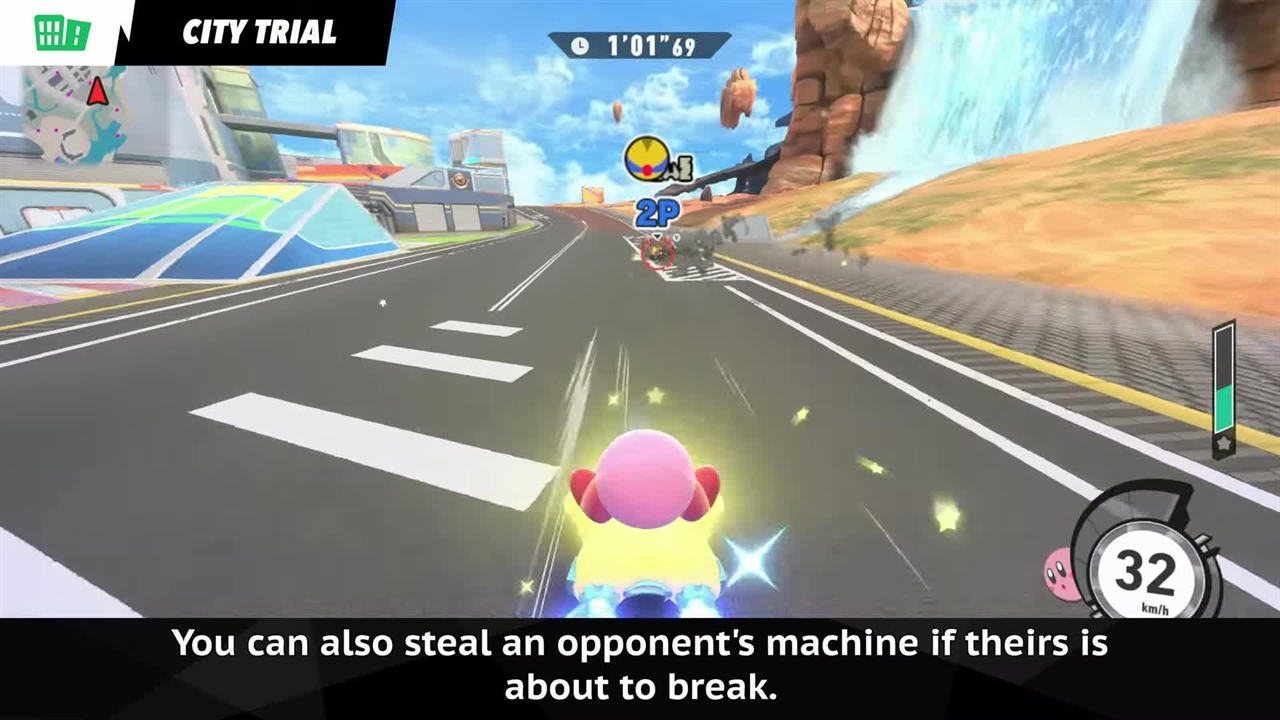The width and height of the screenshot is (1280, 720).
Task: Click the Kirby portrait beside the speedometer
Action: click(1060, 571)
